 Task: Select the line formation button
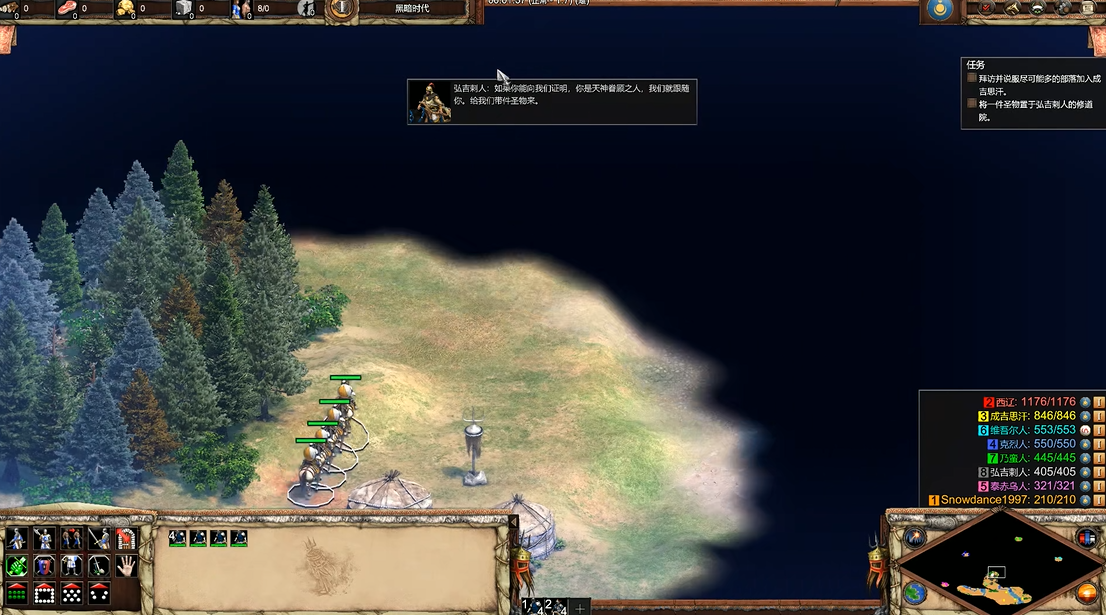tap(16, 593)
